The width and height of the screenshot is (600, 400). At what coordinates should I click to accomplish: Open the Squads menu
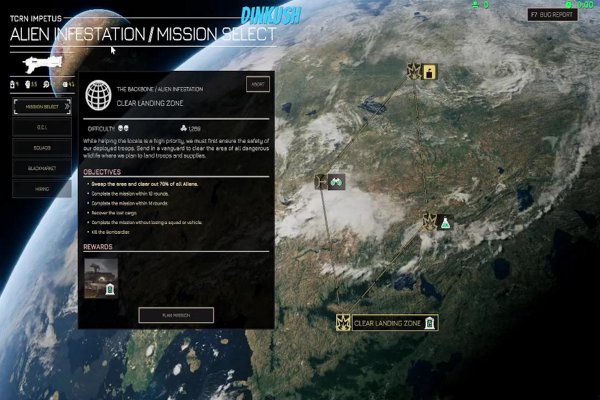41,147
